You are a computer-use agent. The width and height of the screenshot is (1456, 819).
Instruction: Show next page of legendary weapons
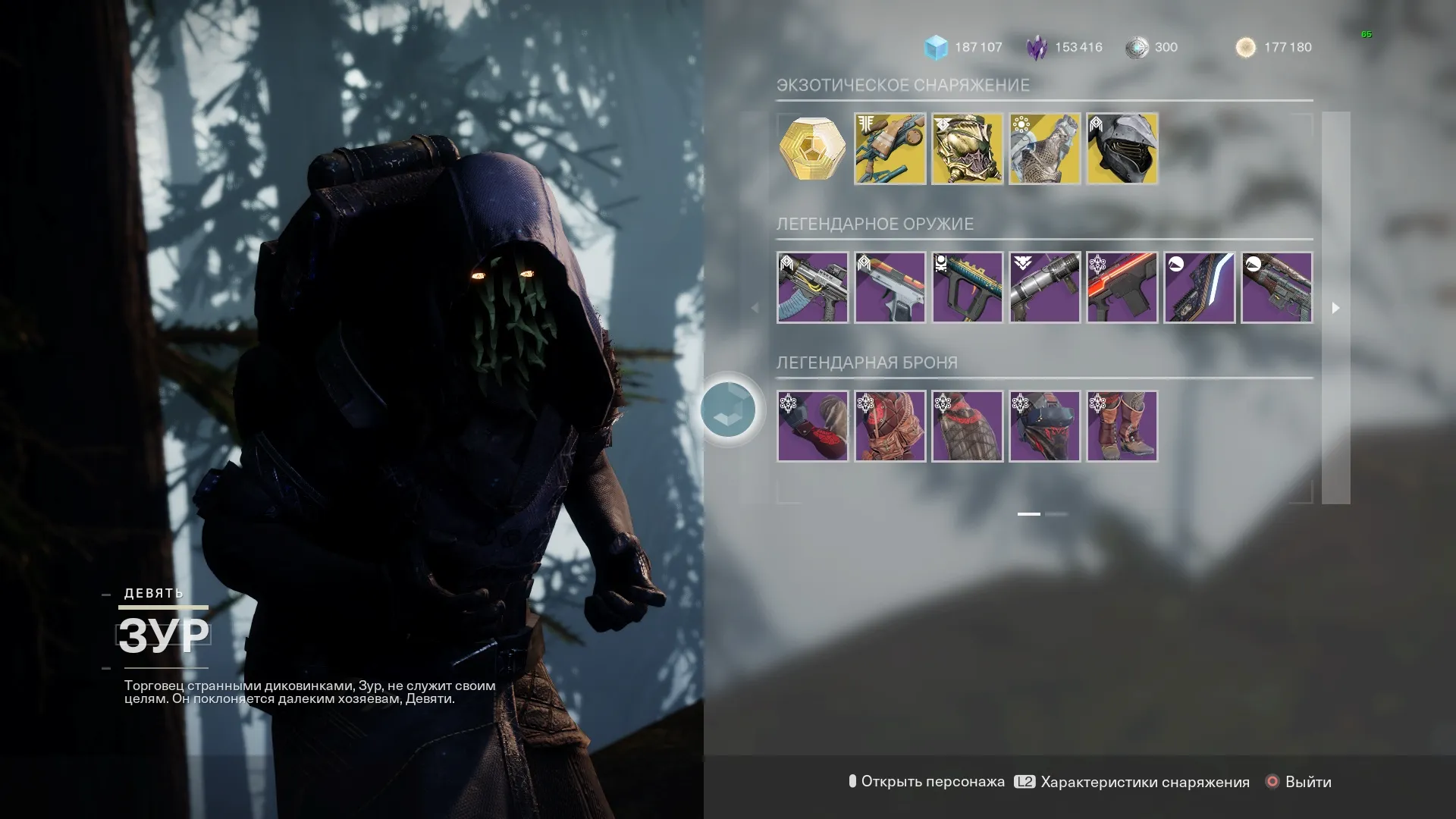pos(1335,308)
